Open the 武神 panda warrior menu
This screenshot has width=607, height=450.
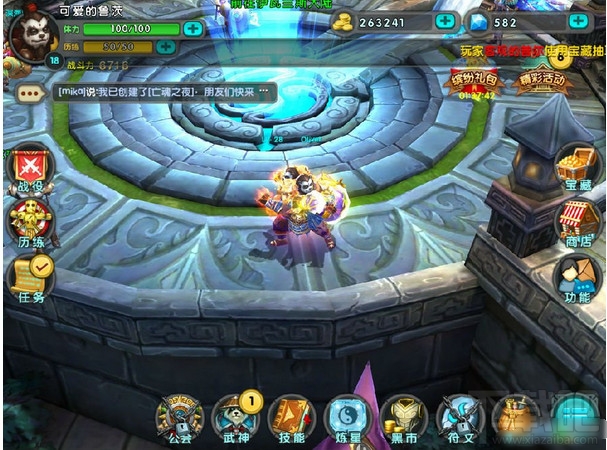coord(237,417)
